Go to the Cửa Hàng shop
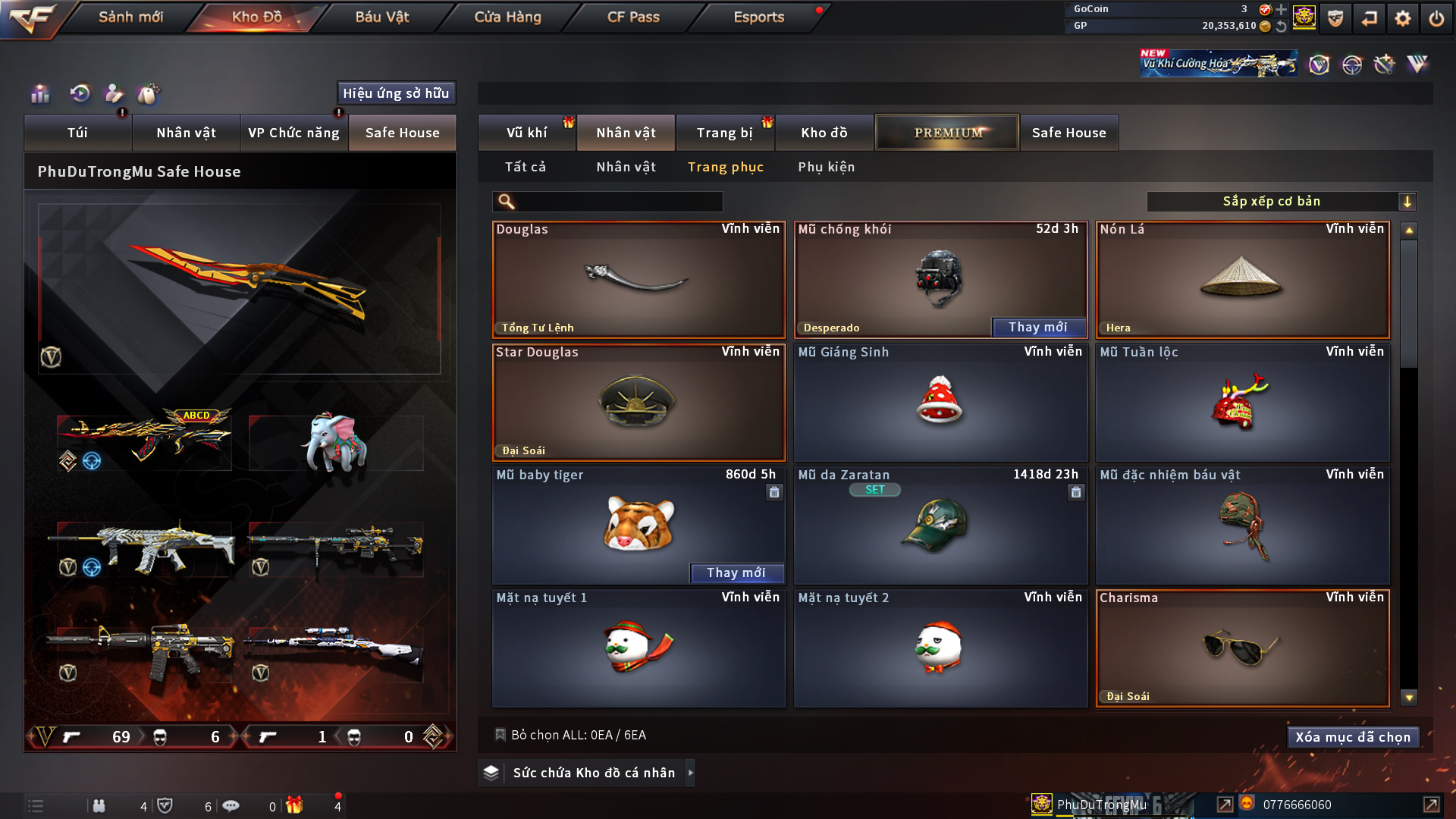The height and width of the screenshot is (819, 1456). pyautogui.click(x=507, y=17)
